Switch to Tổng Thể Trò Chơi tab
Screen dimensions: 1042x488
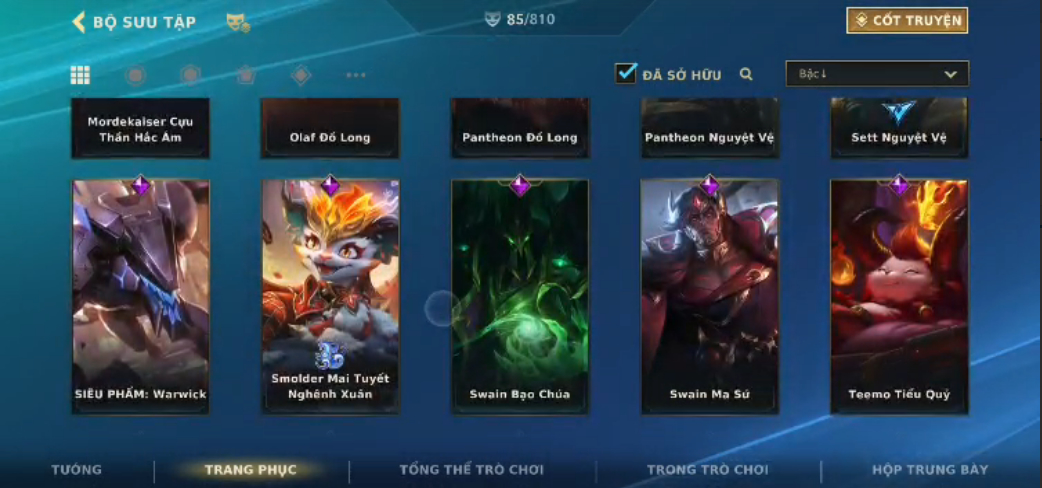click(472, 470)
